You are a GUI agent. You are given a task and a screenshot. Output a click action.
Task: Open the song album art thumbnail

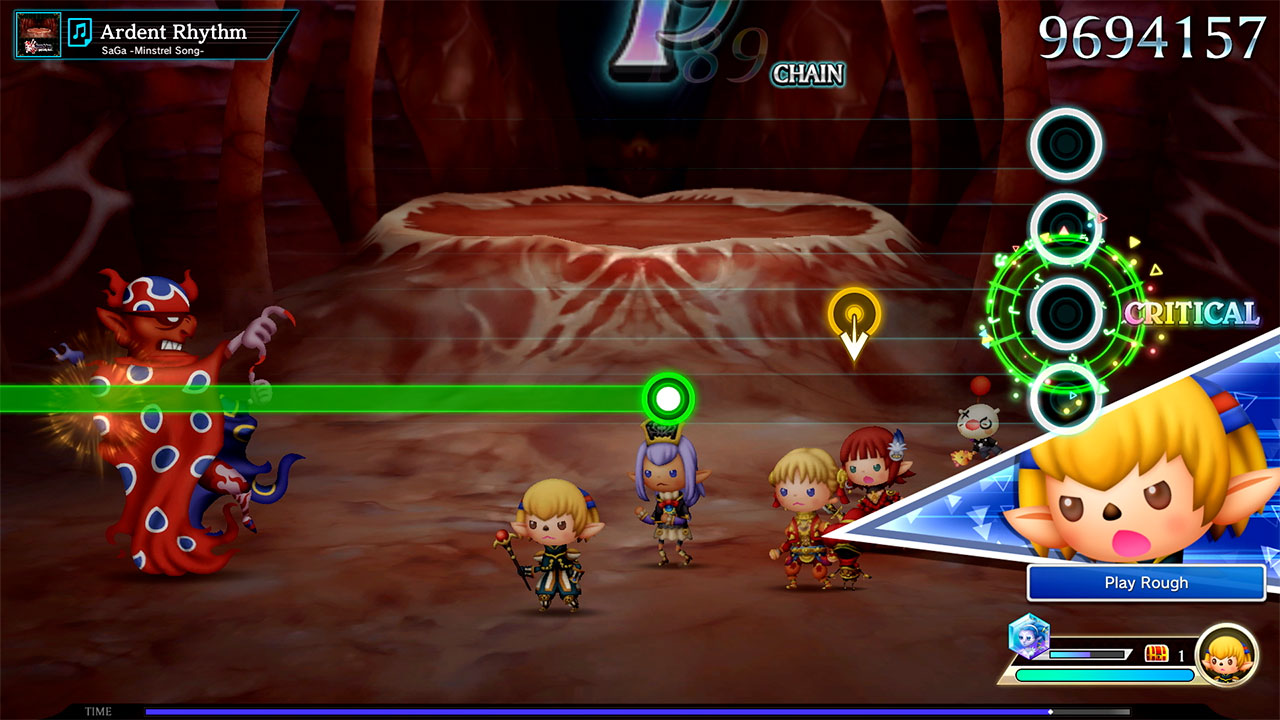[38, 34]
